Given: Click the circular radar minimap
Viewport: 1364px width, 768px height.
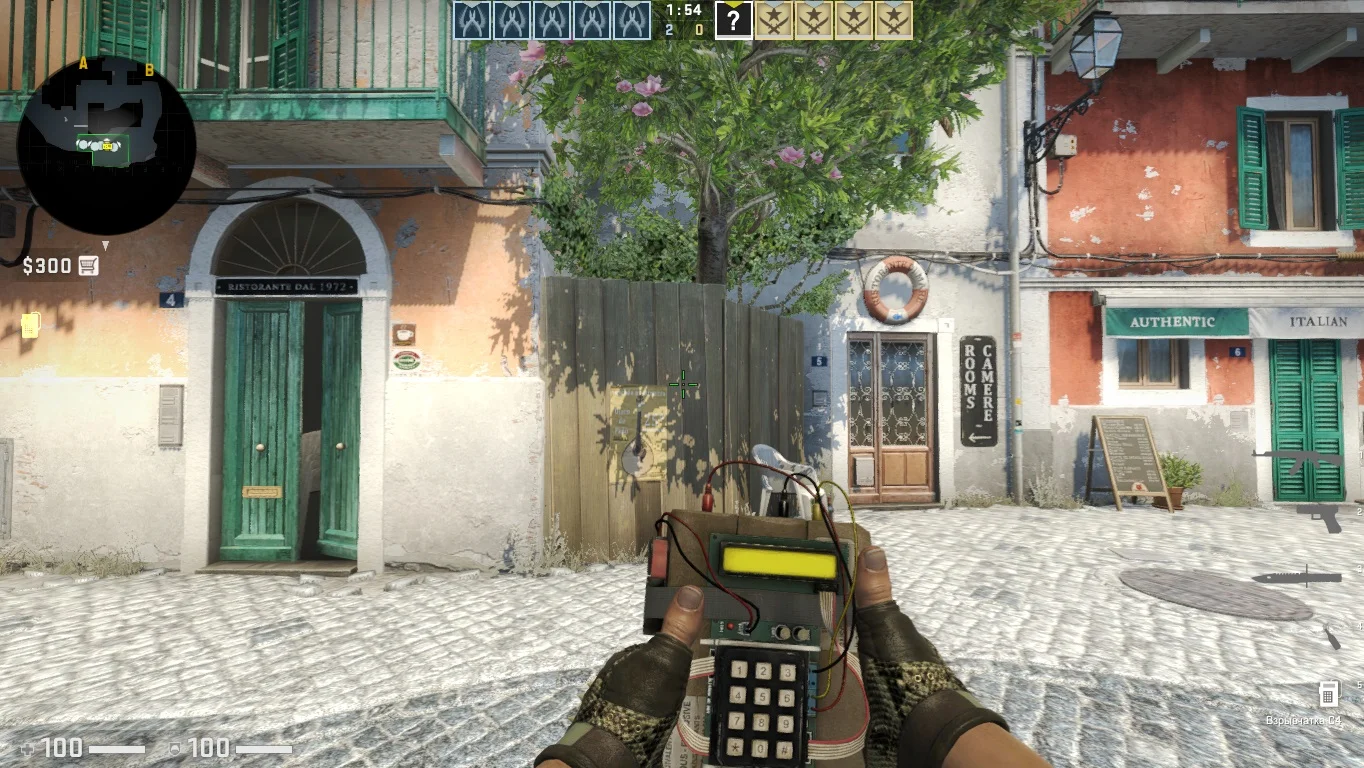Looking at the screenshot, I should 106,145.
